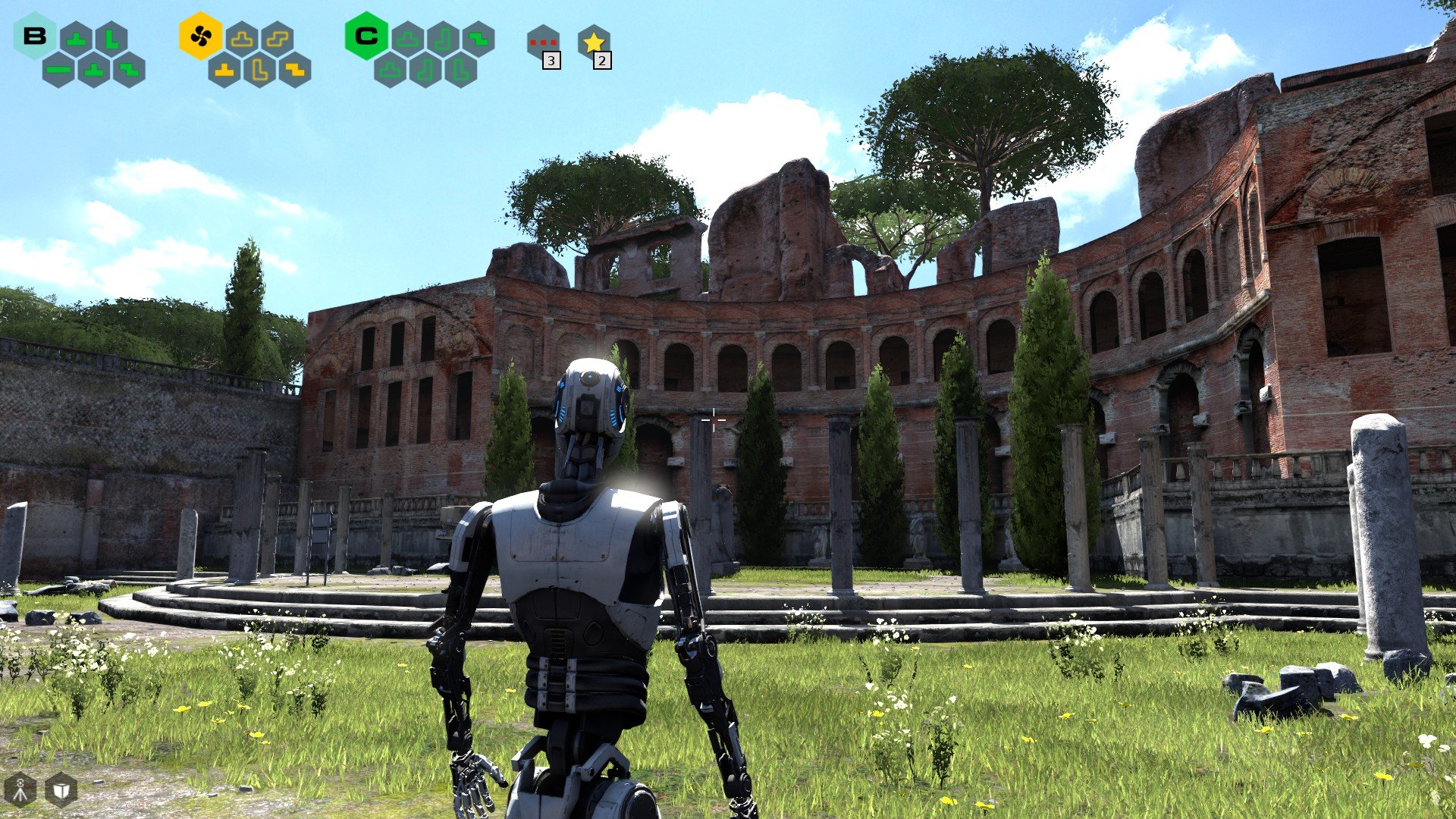This screenshot has height=819, width=1456.
Task: Pick the solid green L sigil beside B
Action: point(111,39)
